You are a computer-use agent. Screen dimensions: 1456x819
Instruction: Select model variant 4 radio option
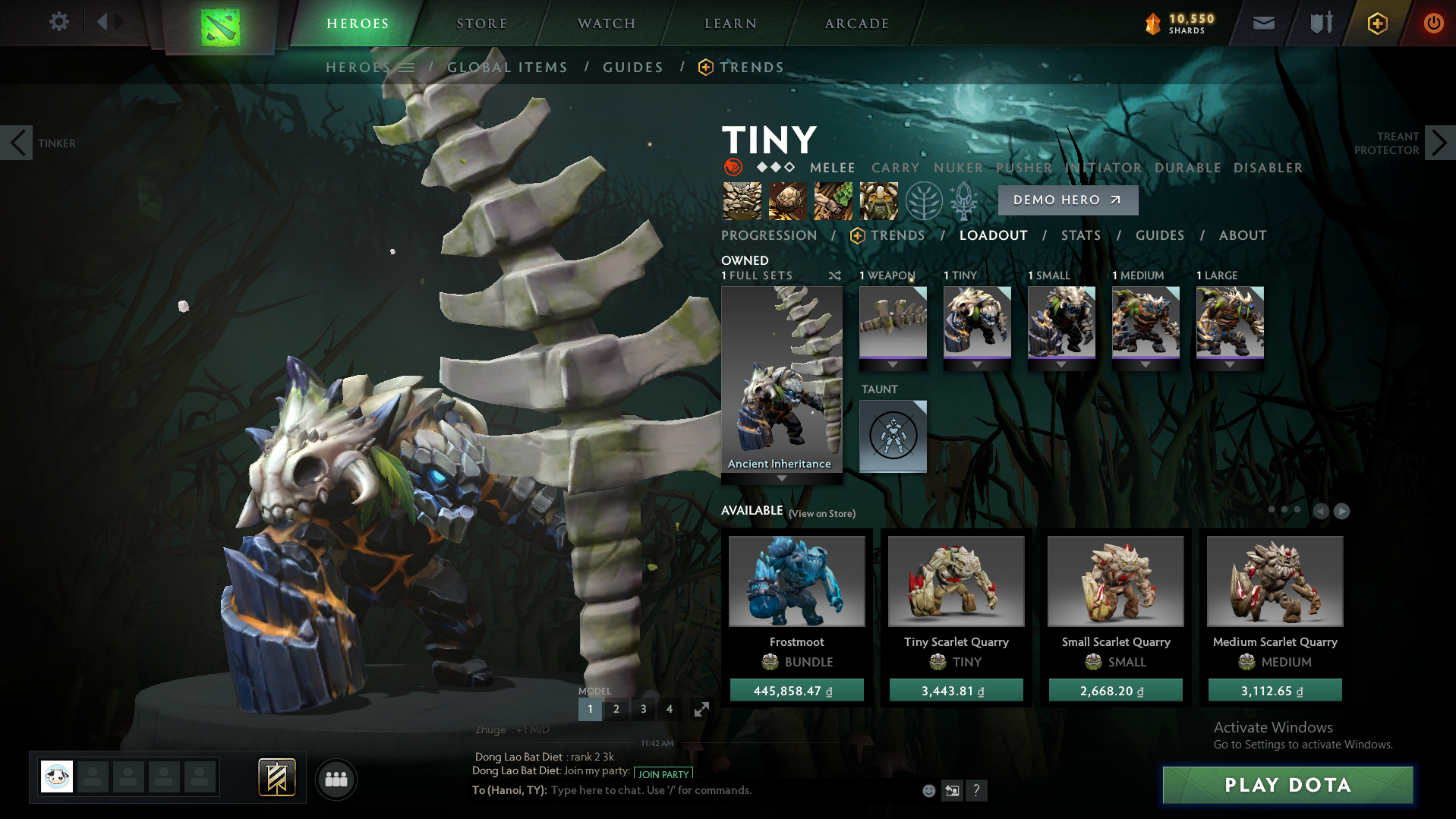pos(669,708)
